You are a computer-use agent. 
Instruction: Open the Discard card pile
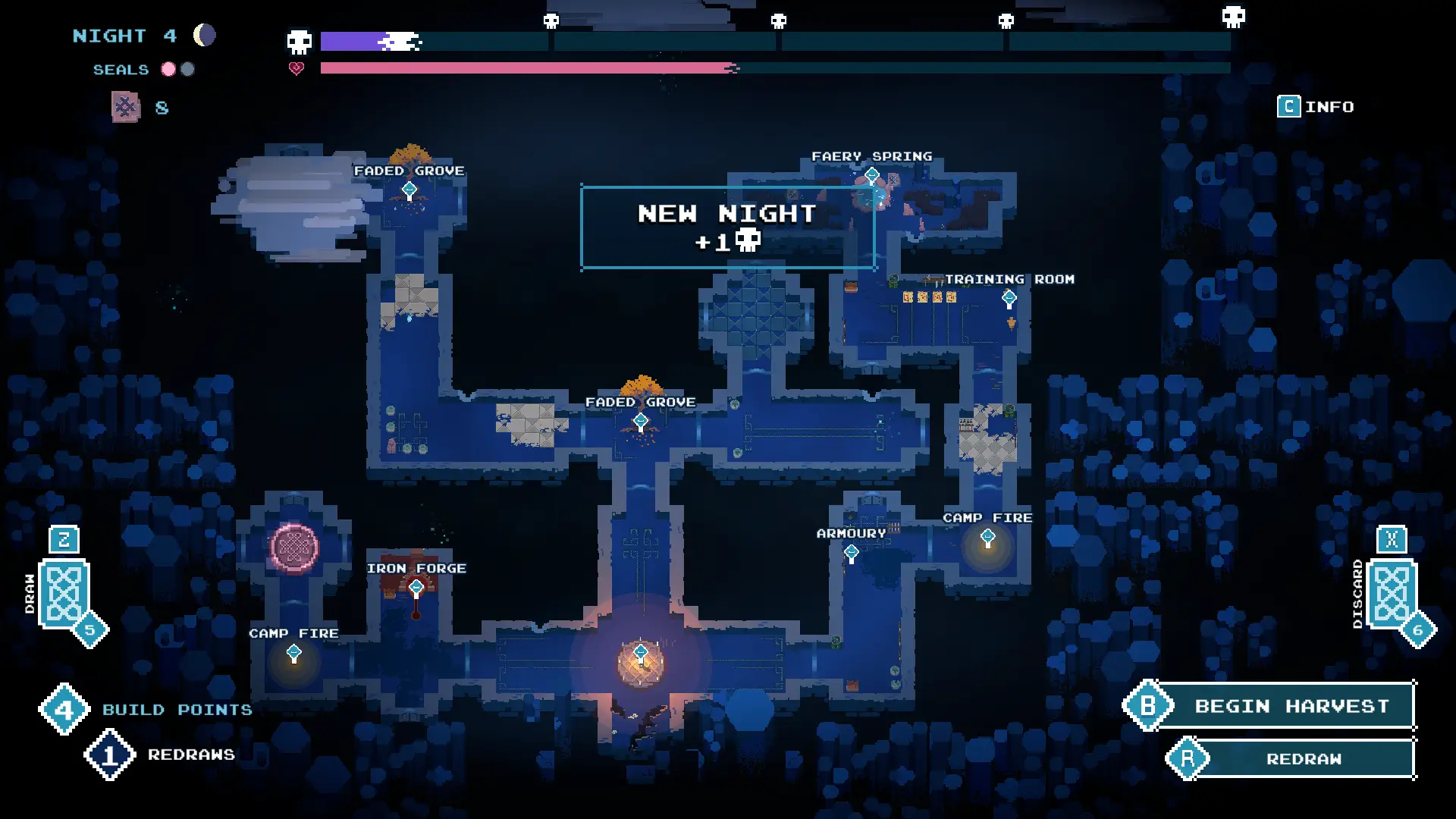click(1391, 594)
